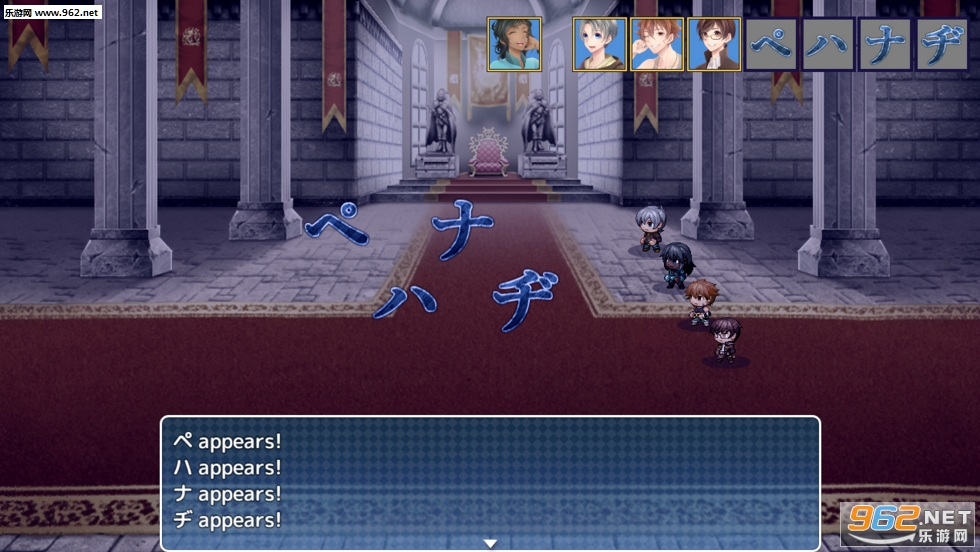Choose the ナ enemy turn order tile

click(885, 44)
